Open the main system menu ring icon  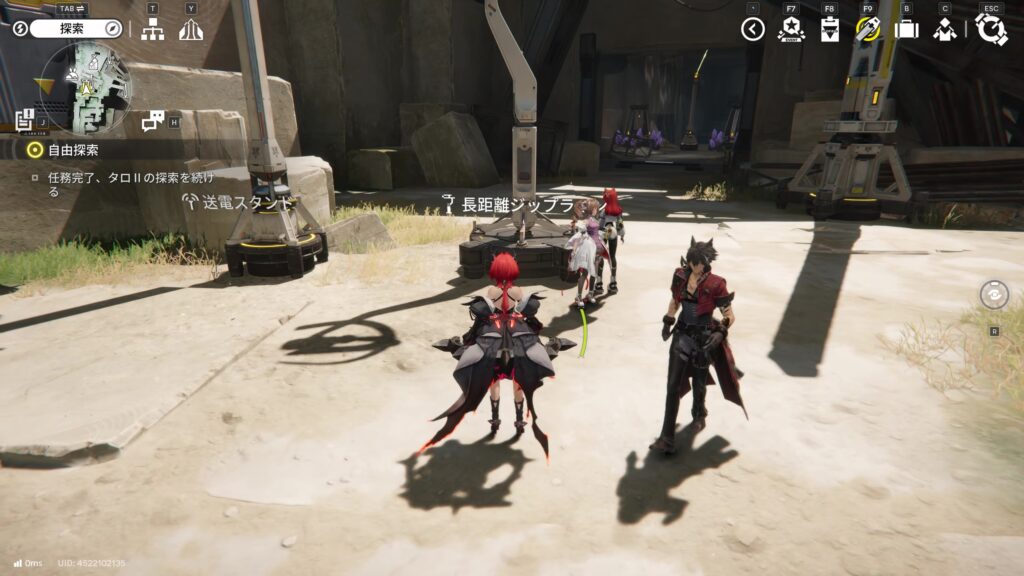pyautogui.click(x=991, y=29)
